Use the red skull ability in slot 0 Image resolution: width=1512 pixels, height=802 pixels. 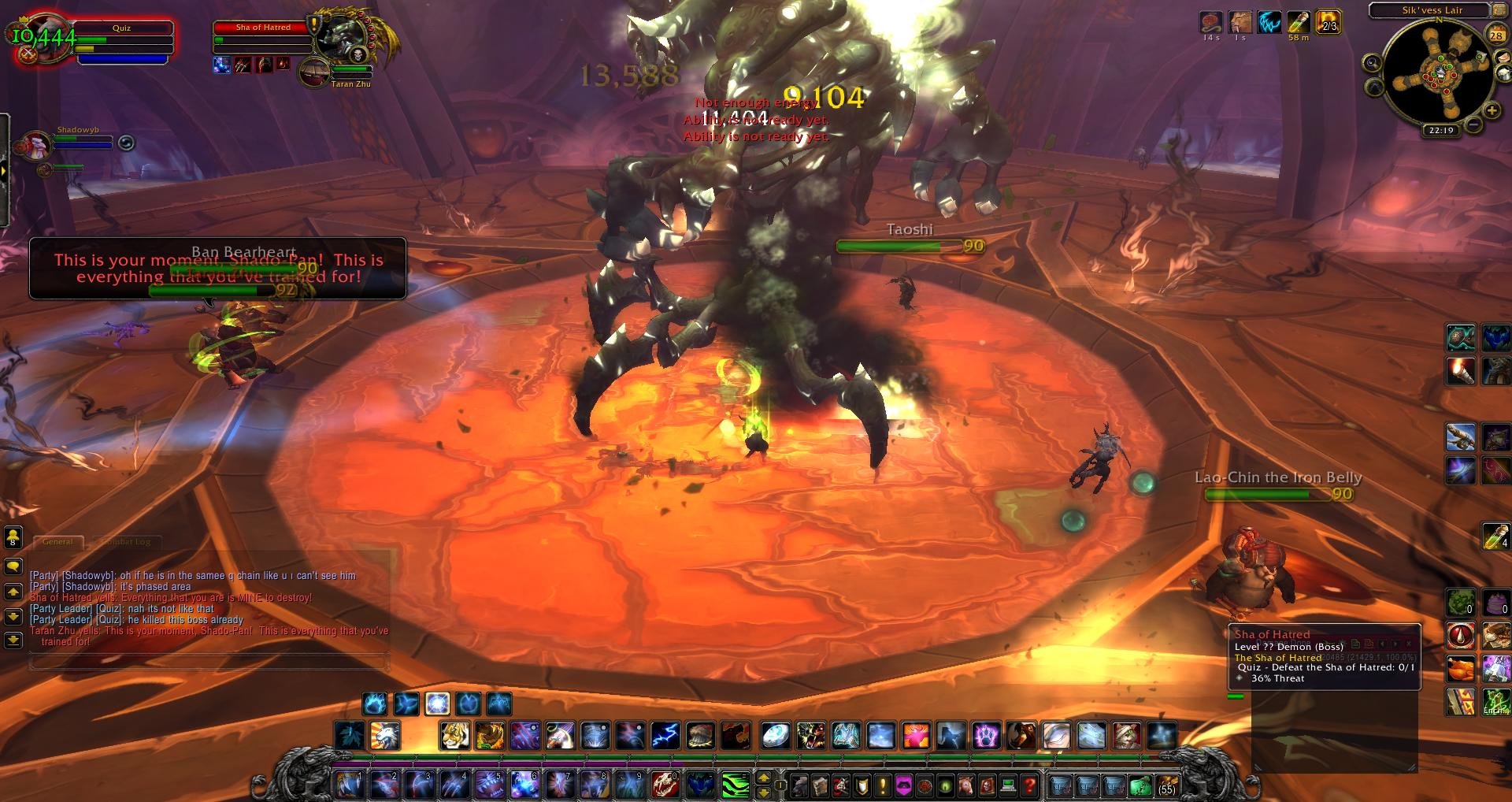(665, 785)
